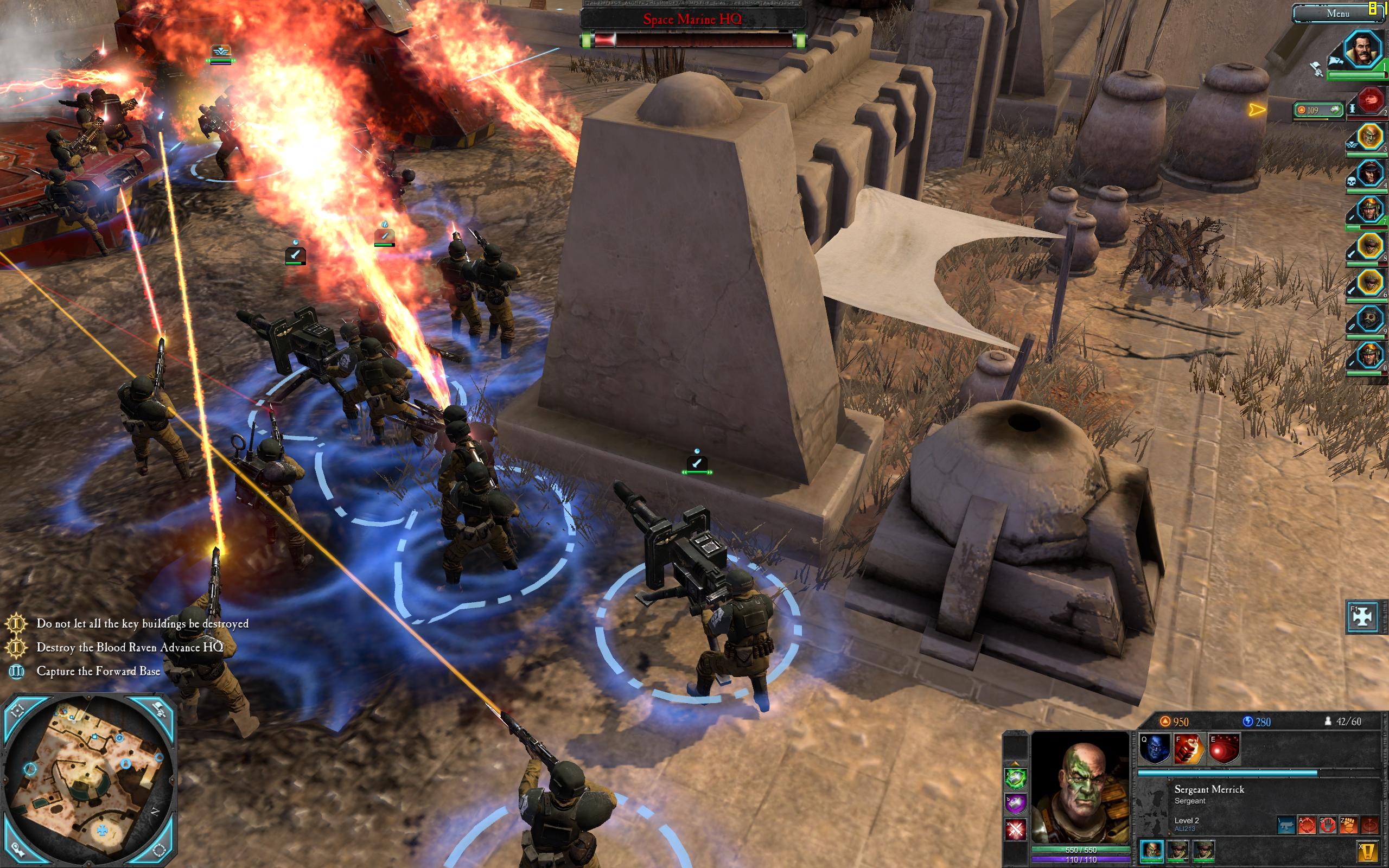Select the gas-mask trooper squad portrait

coord(1369,319)
